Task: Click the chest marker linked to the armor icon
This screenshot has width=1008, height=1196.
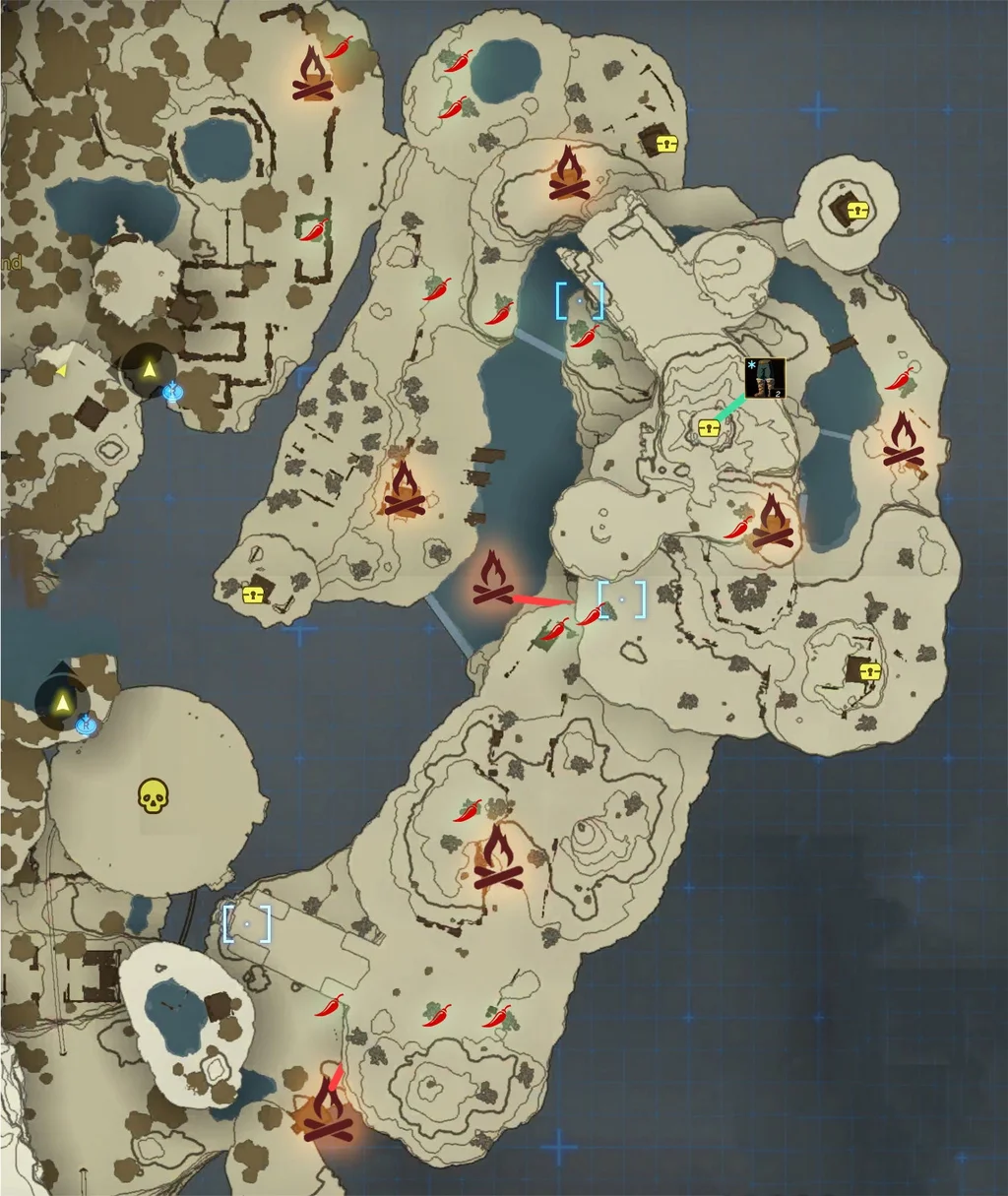Action: coord(708,427)
